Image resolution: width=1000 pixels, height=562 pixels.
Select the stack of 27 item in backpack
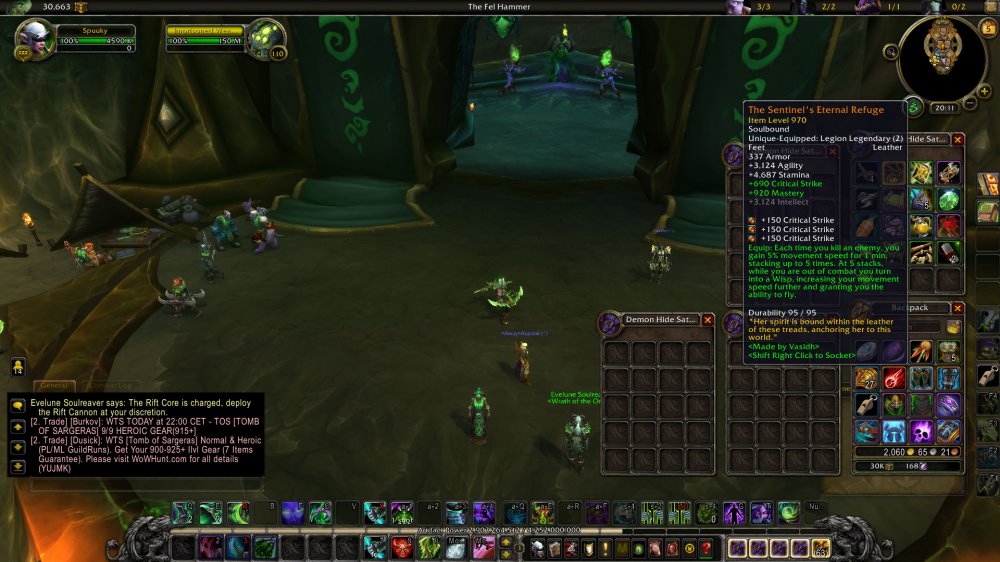866,378
